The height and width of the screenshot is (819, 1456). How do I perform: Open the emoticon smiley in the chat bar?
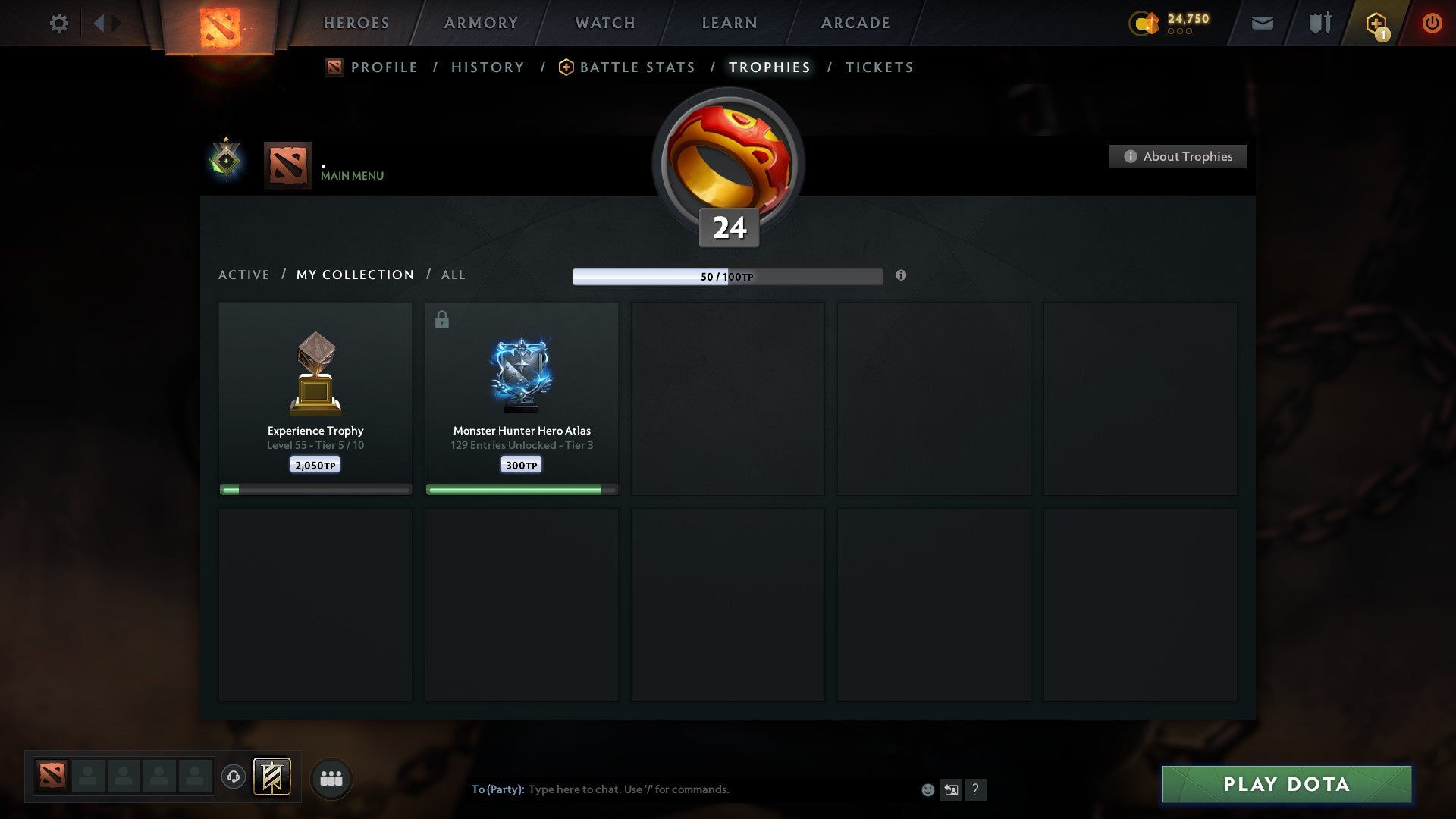click(928, 789)
